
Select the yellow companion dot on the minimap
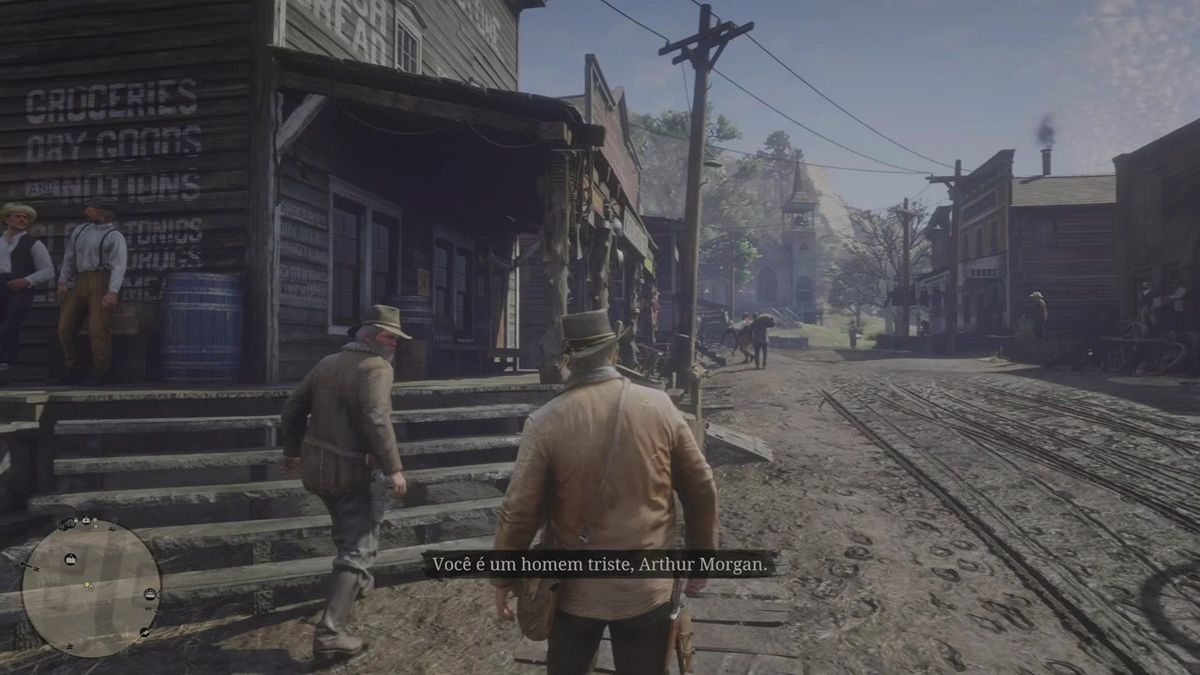[87, 584]
